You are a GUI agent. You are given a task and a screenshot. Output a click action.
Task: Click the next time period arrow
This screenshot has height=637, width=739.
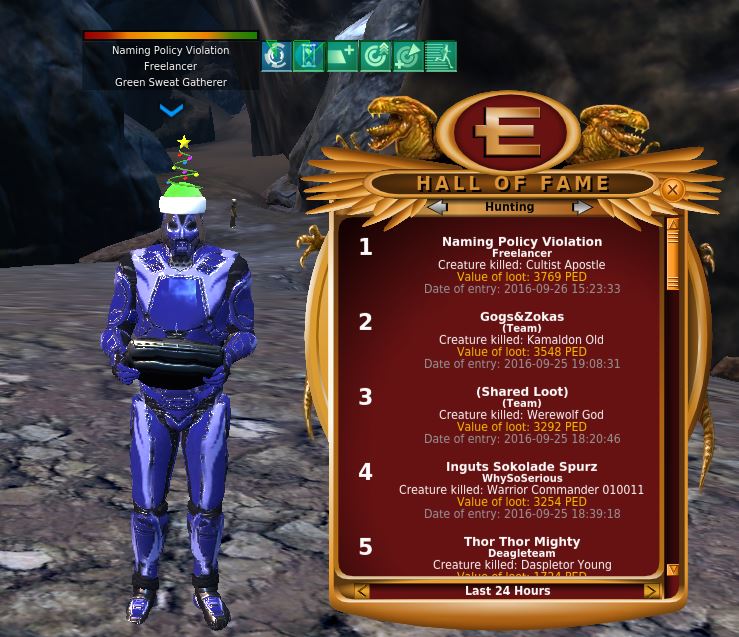(651, 591)
